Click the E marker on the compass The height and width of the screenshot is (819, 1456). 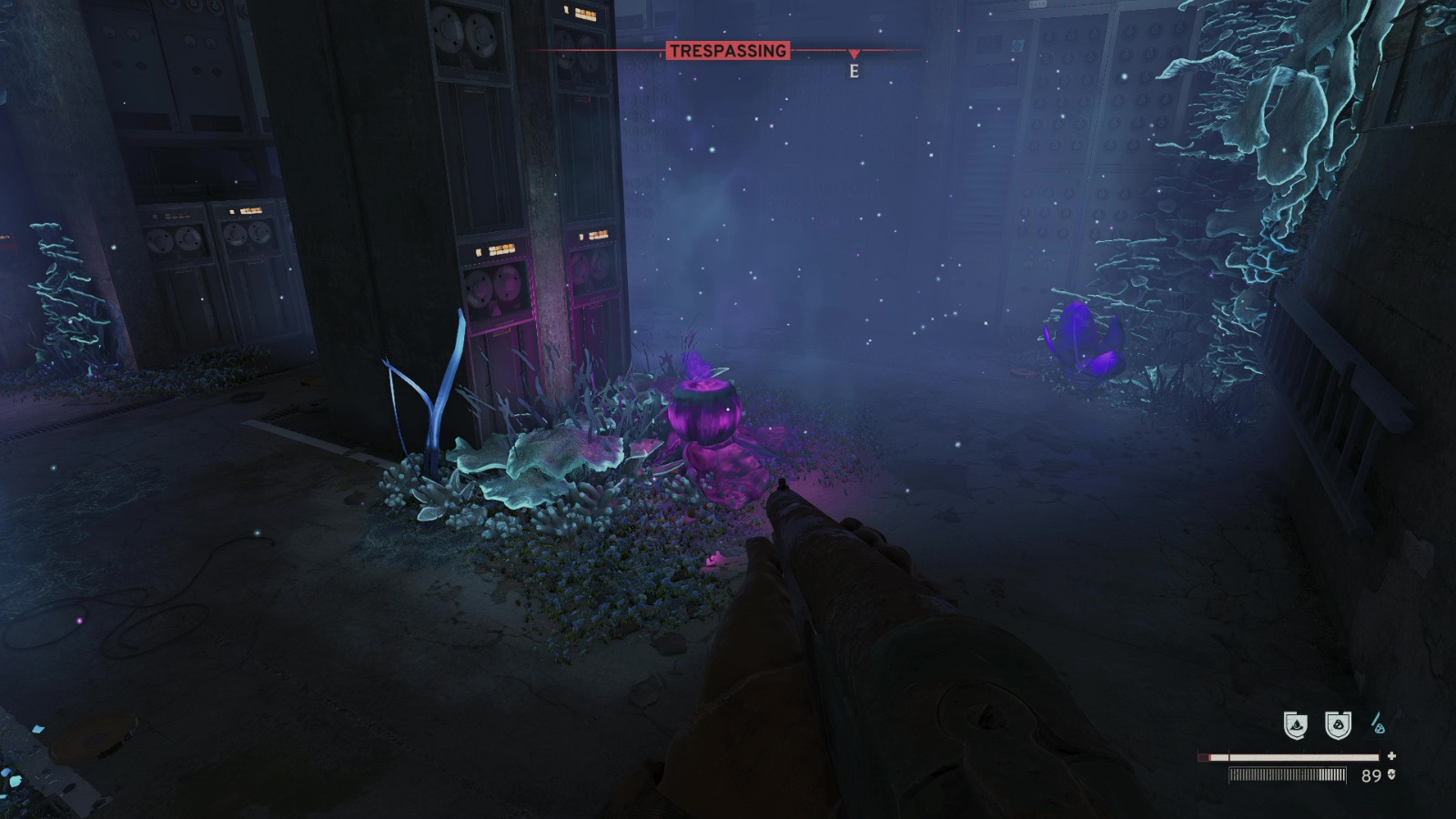854,69
